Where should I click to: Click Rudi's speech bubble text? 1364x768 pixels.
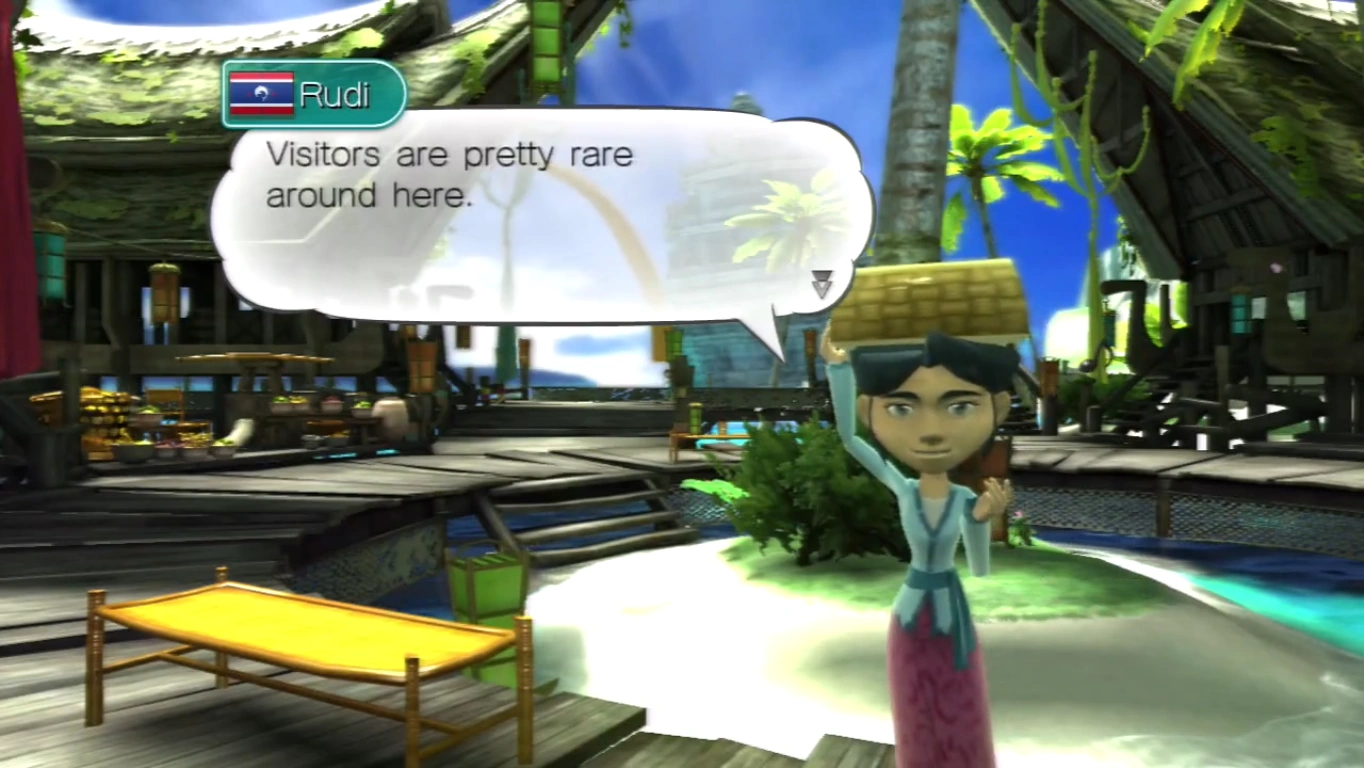coord(449,176)
